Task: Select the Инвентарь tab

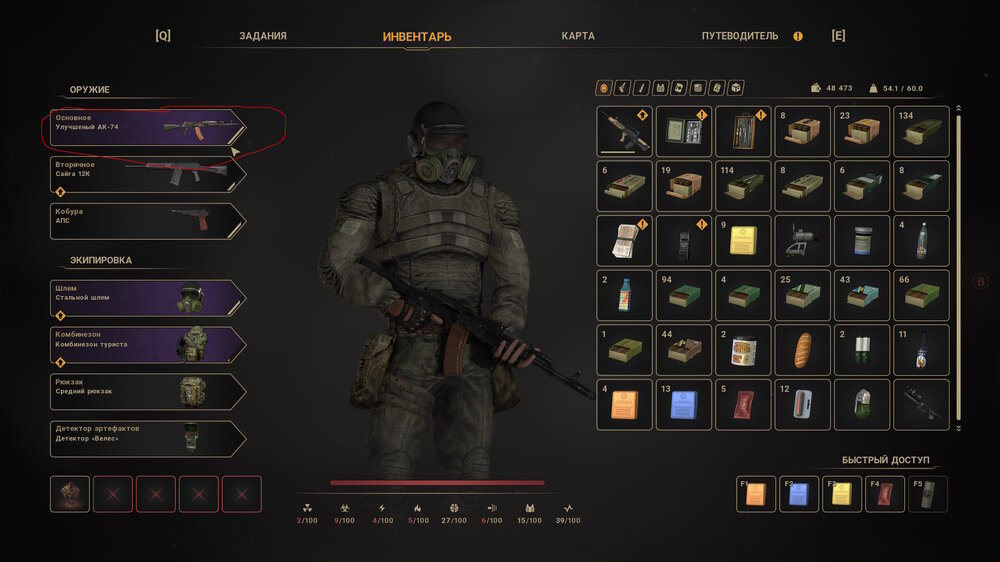Action: tap(417, 37)
